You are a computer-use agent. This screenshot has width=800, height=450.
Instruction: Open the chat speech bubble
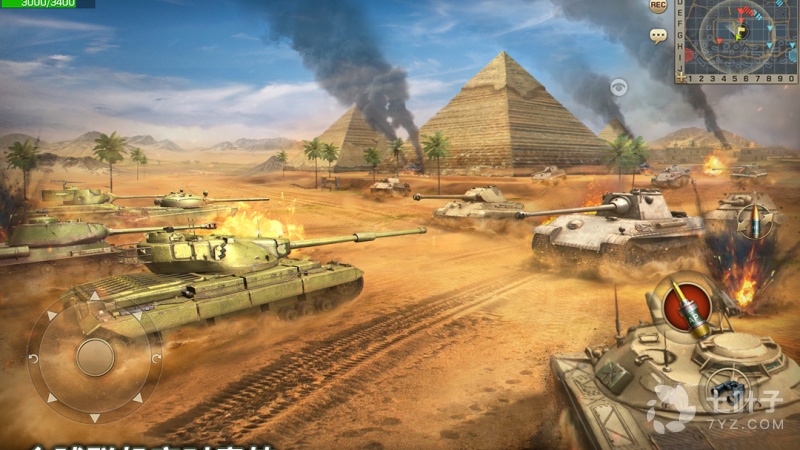(657, 36)
